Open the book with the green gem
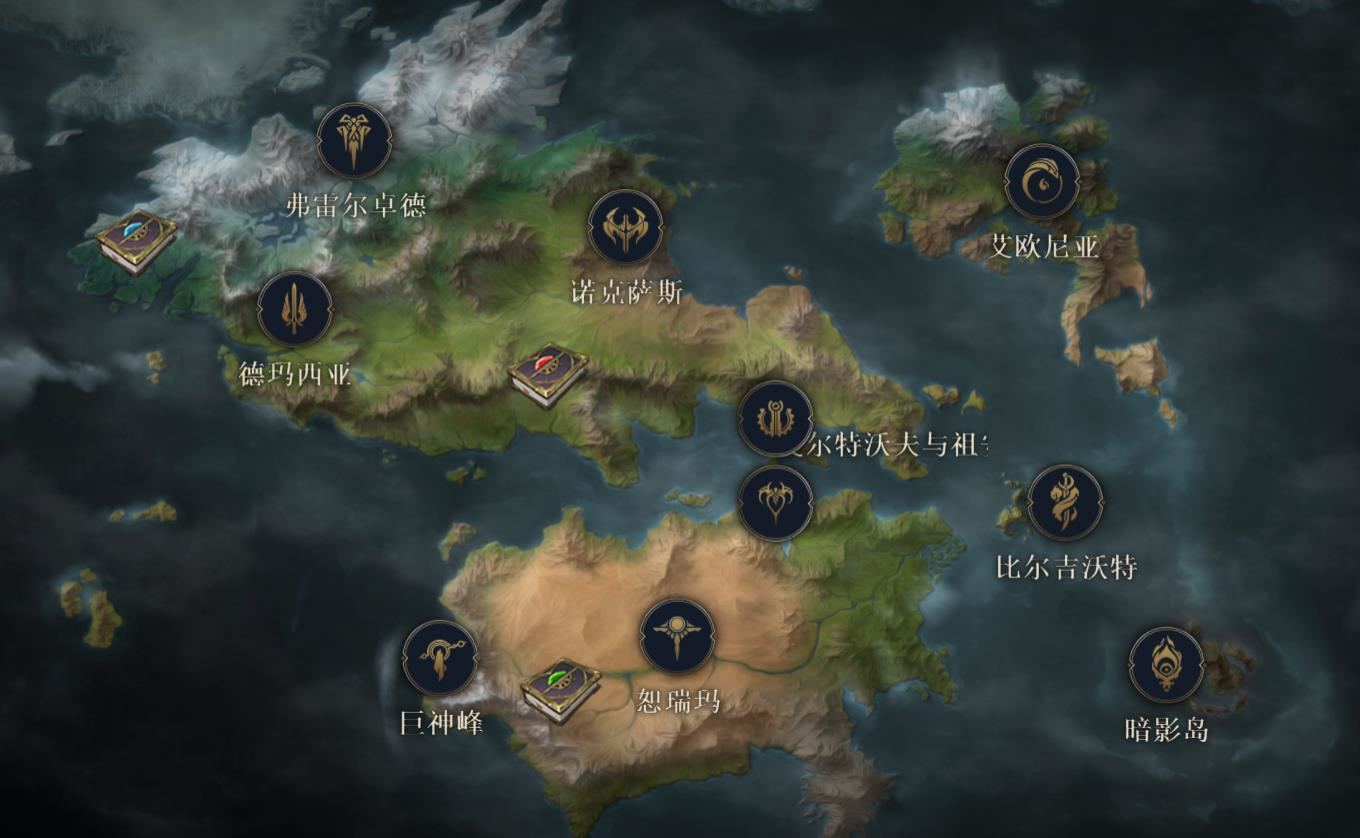Viewport: 1360px width, 838px height. point(560,690)
